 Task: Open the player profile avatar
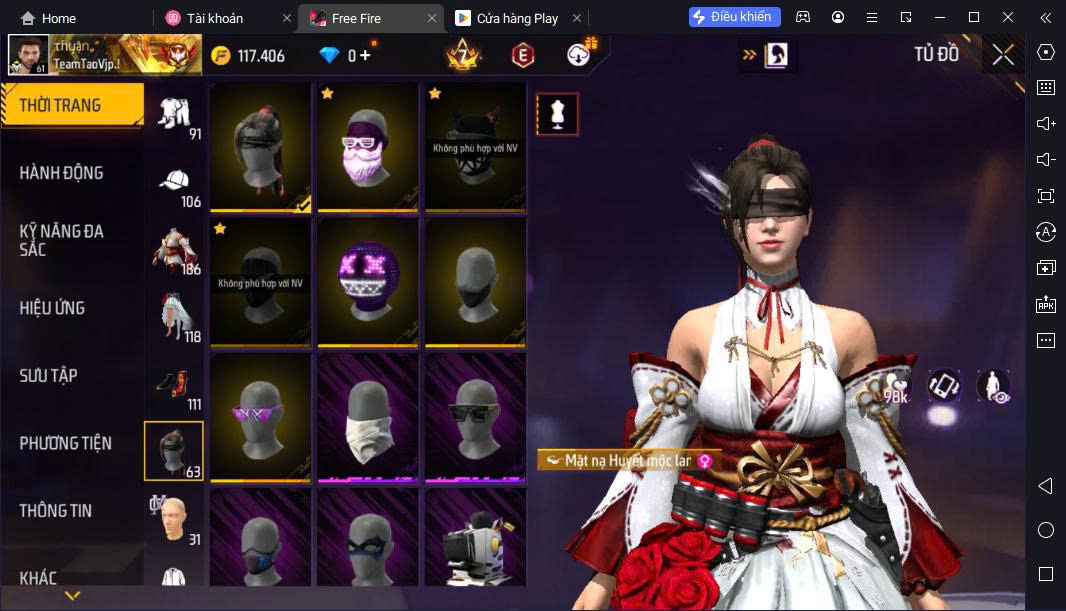pos(27,55)
